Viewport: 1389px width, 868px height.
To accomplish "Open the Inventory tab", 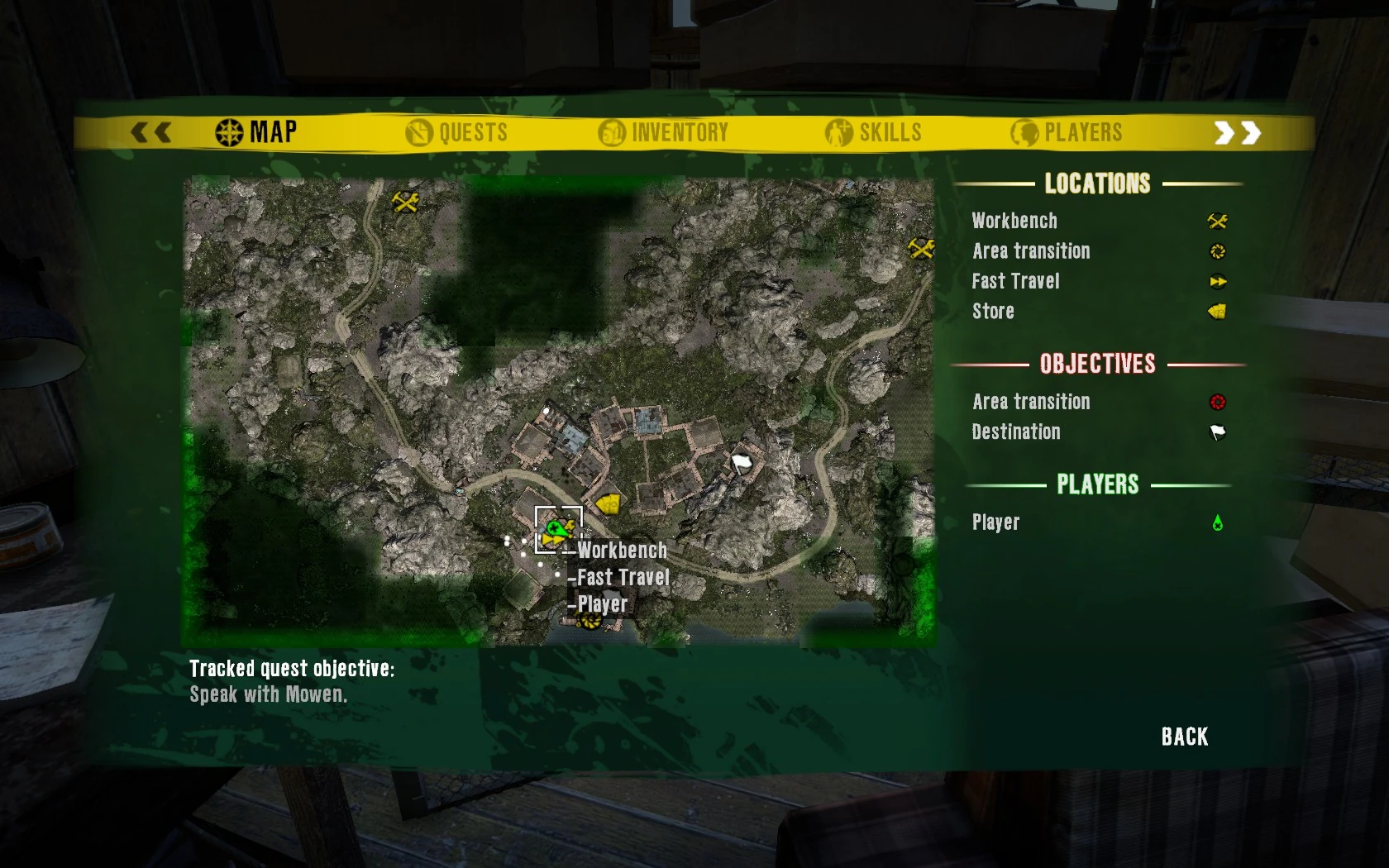I will coord(664,132).
